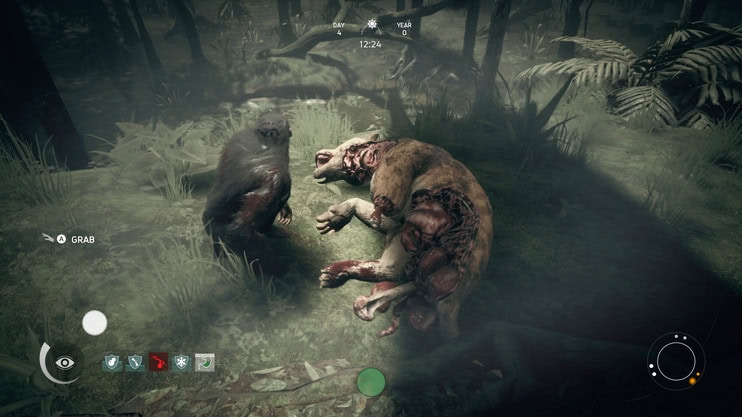Click the green circle indicator
The image size is (742, 417).
coord(371,381)
